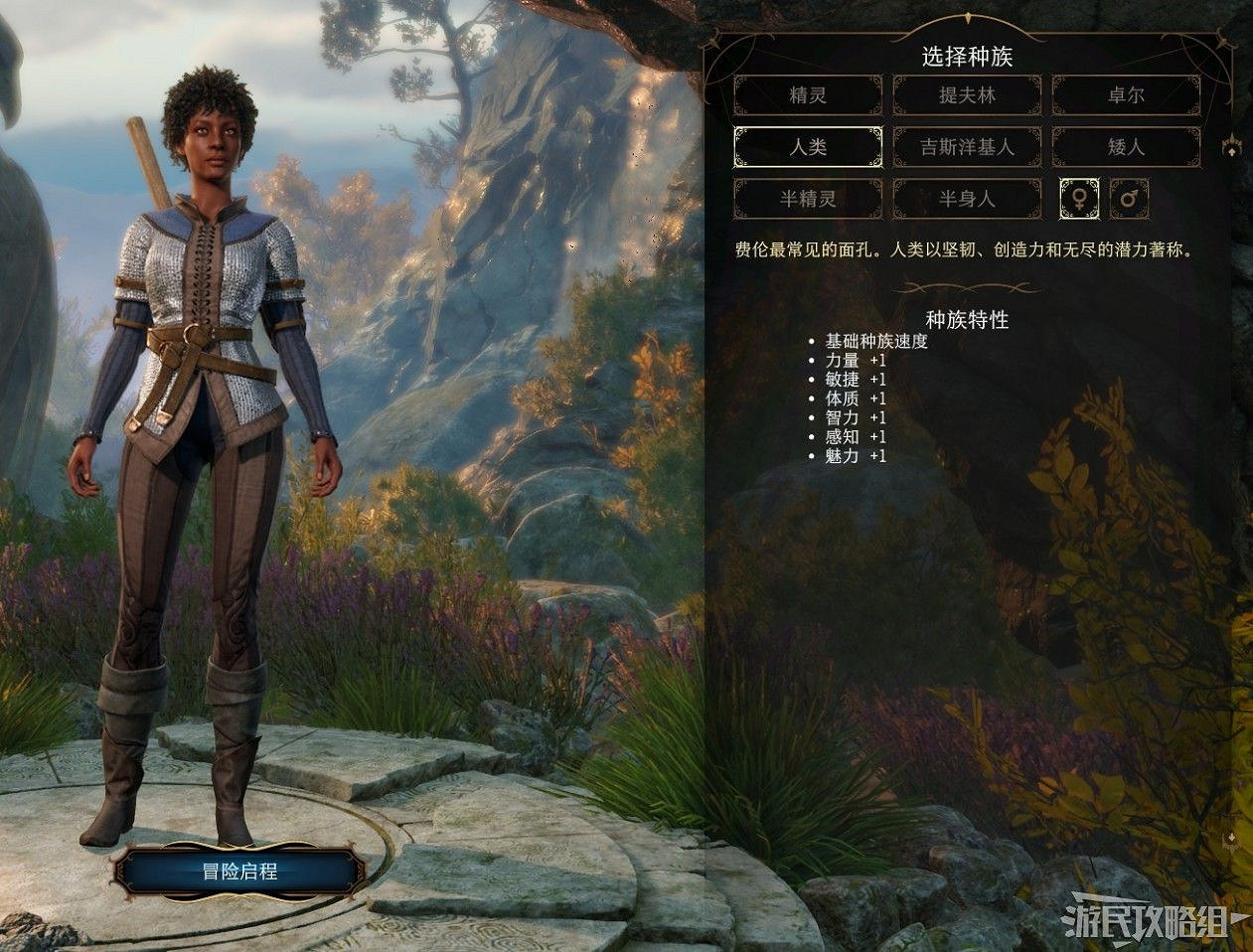Choose the 吉斯洋基人 (Githyanki) race
The width and height of the screenshot is (1253, 952).
click(967, 147)
